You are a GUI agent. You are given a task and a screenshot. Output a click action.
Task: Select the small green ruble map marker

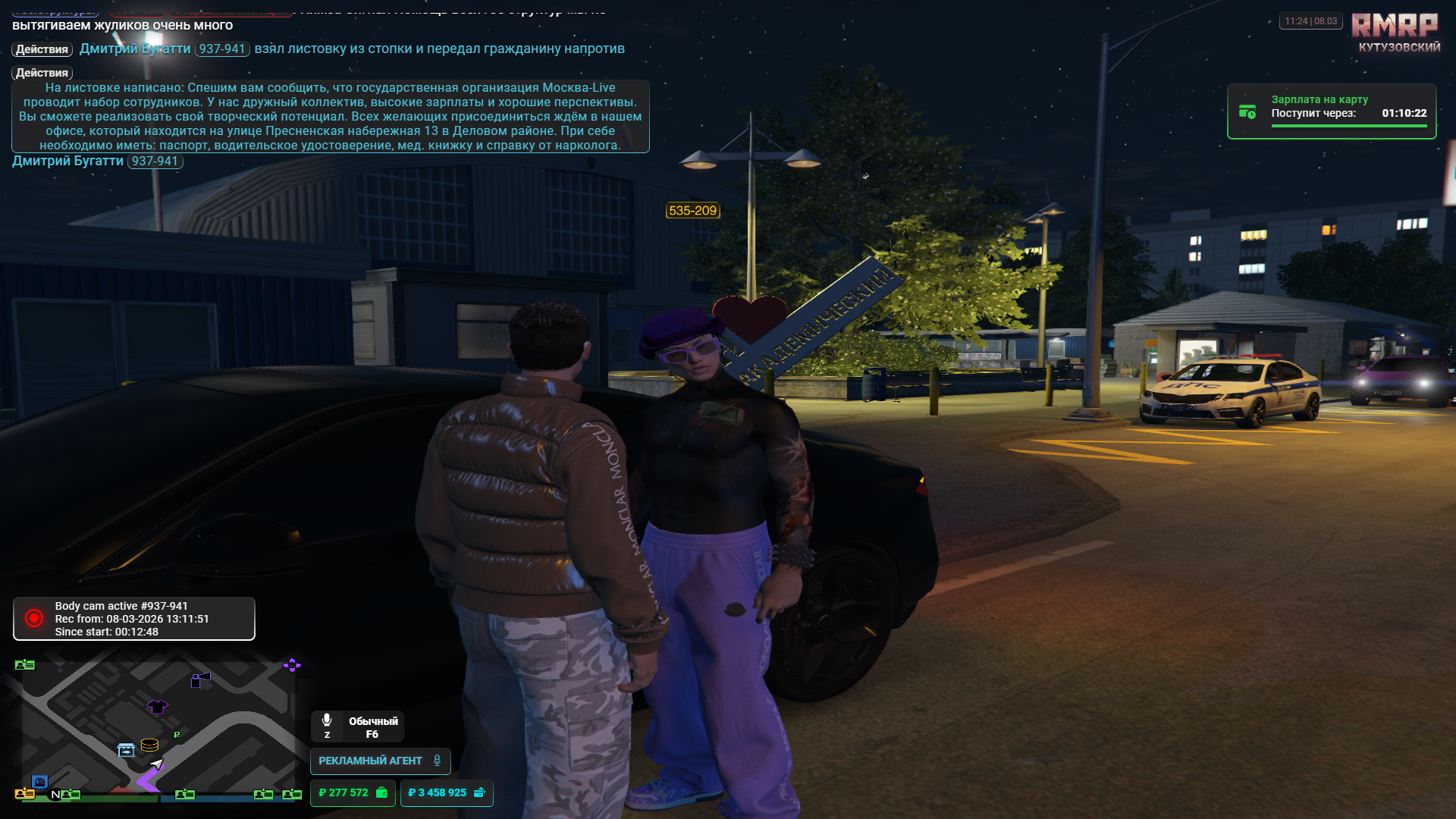(177, 734)
